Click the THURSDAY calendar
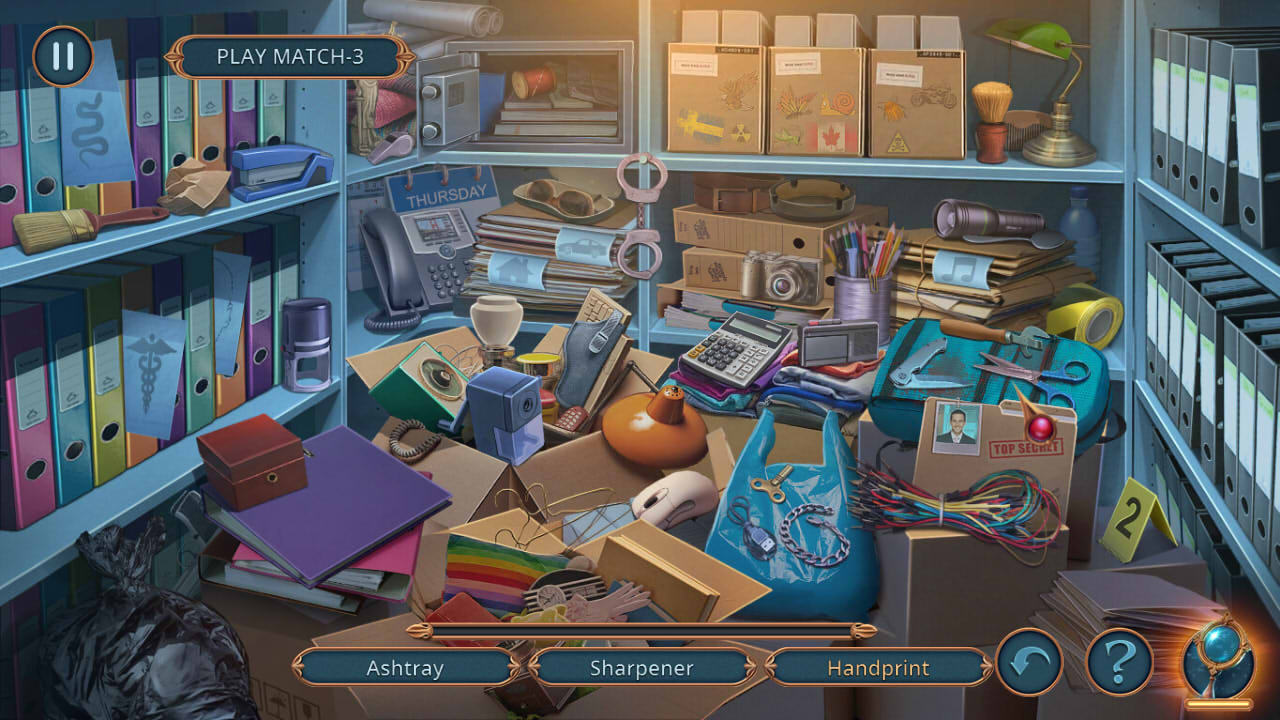Viewport: 1280px width, 720px height. [x=444, y=192]
